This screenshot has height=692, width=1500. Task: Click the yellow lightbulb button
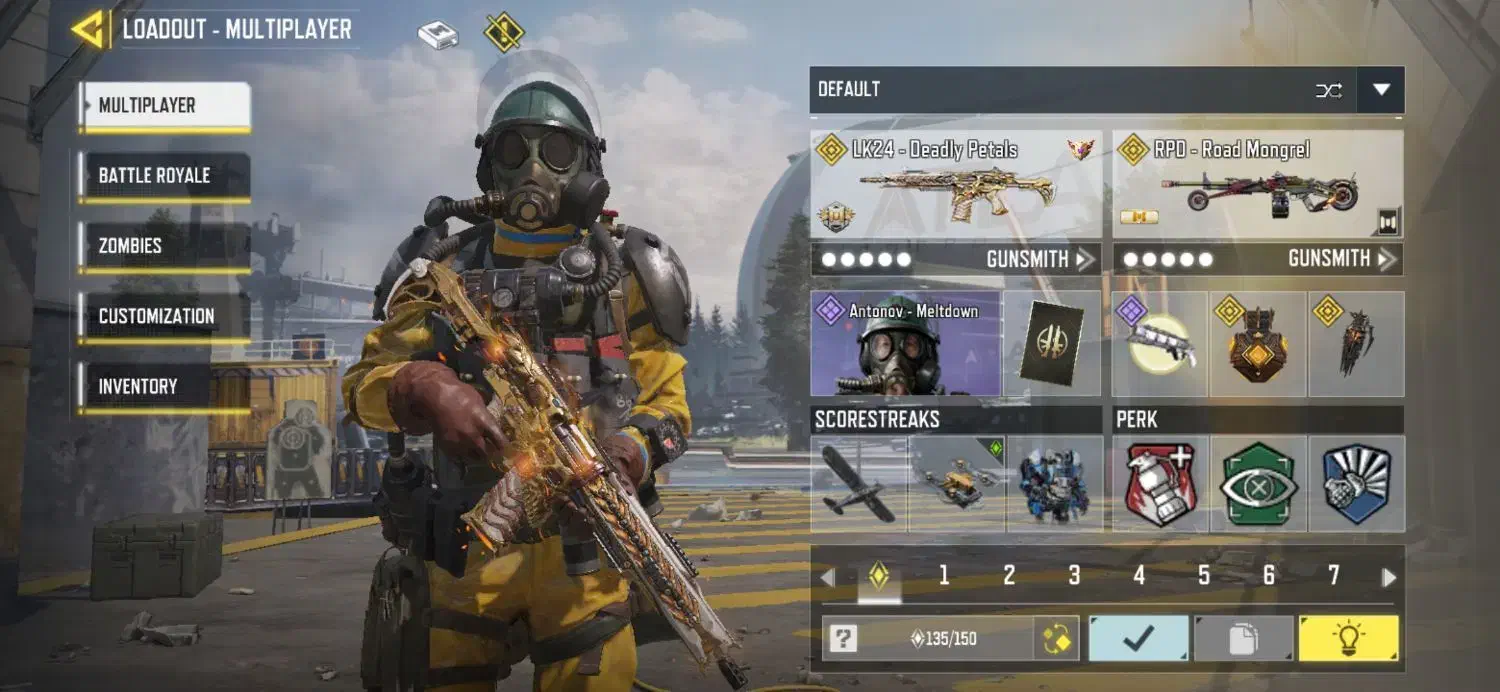tap(1348, 639)
